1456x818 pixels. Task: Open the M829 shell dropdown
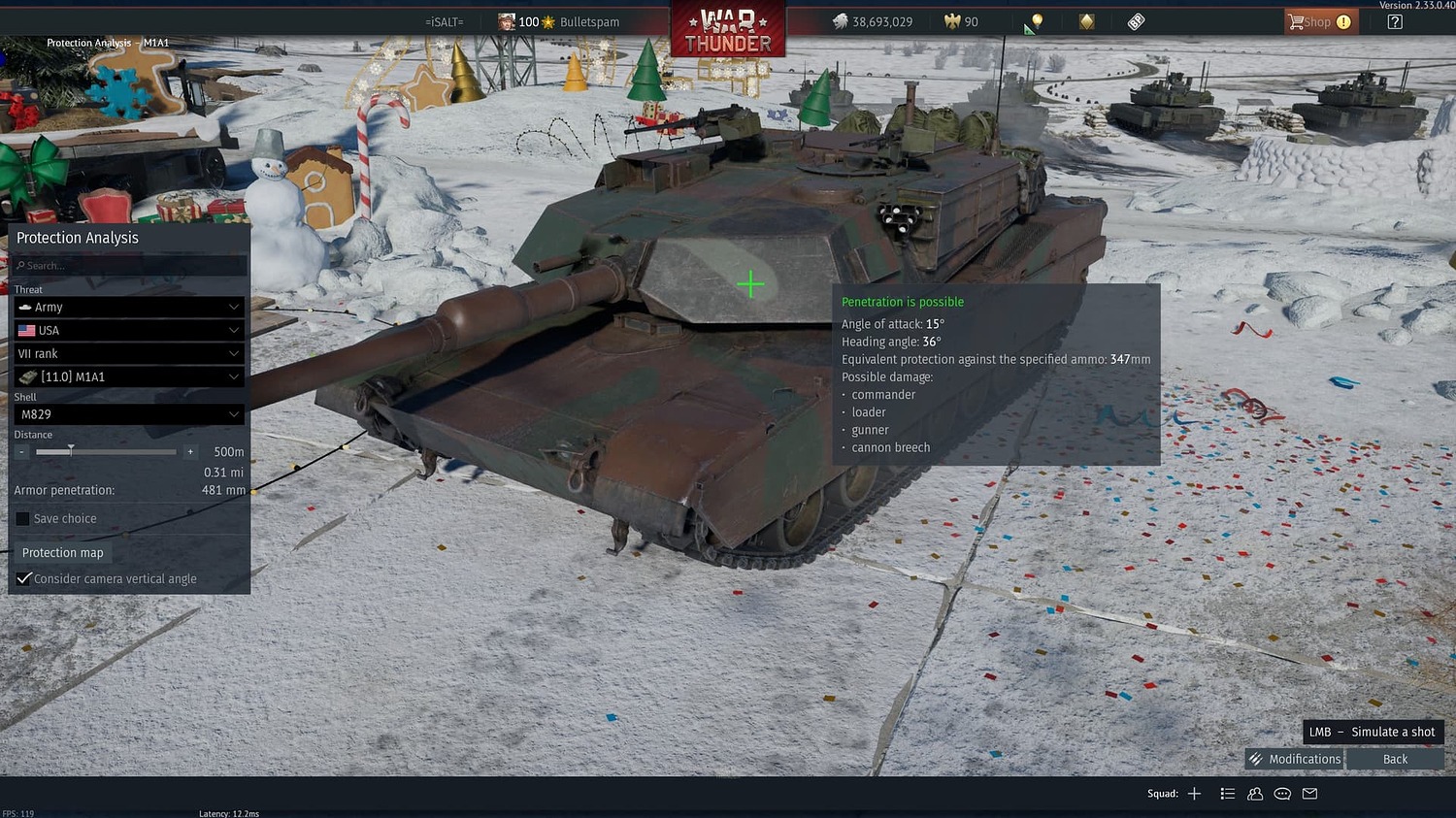129,414
